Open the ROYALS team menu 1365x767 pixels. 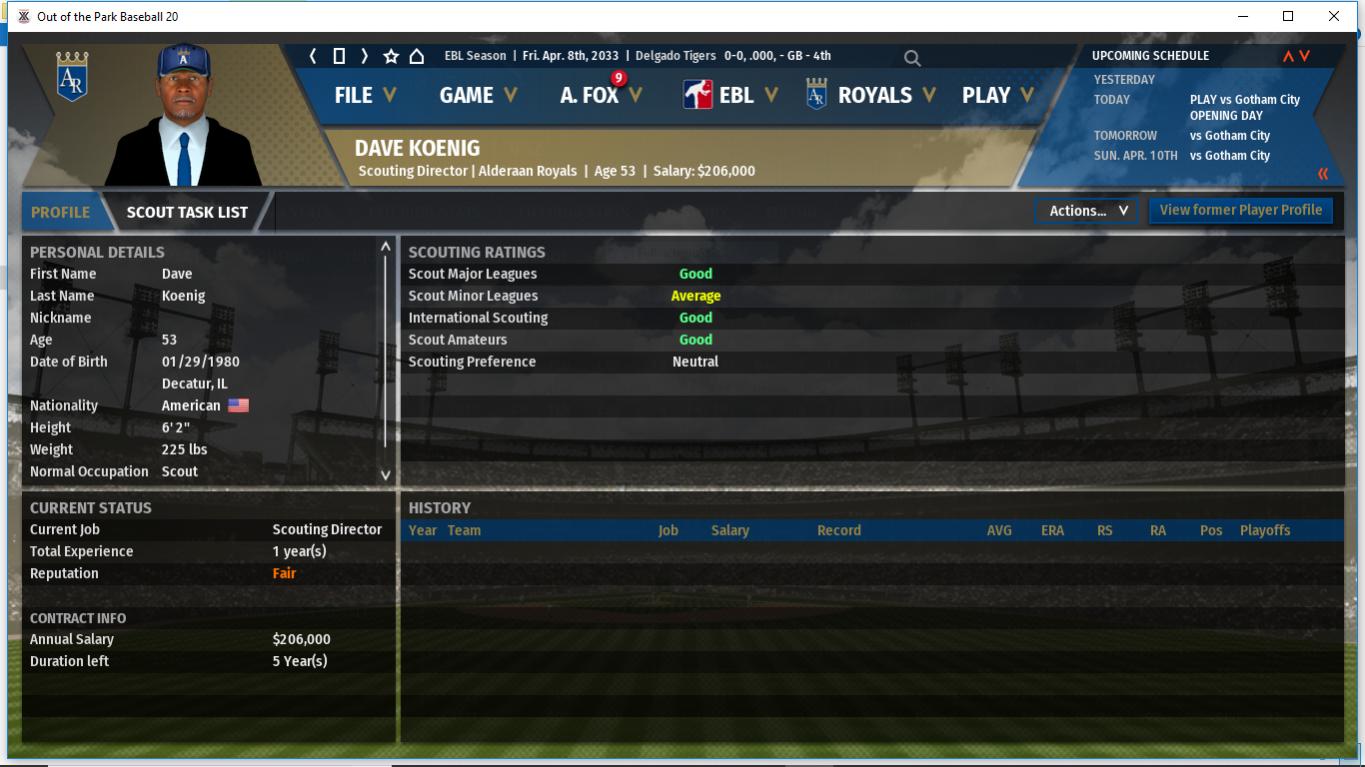[x=871, y=95]
